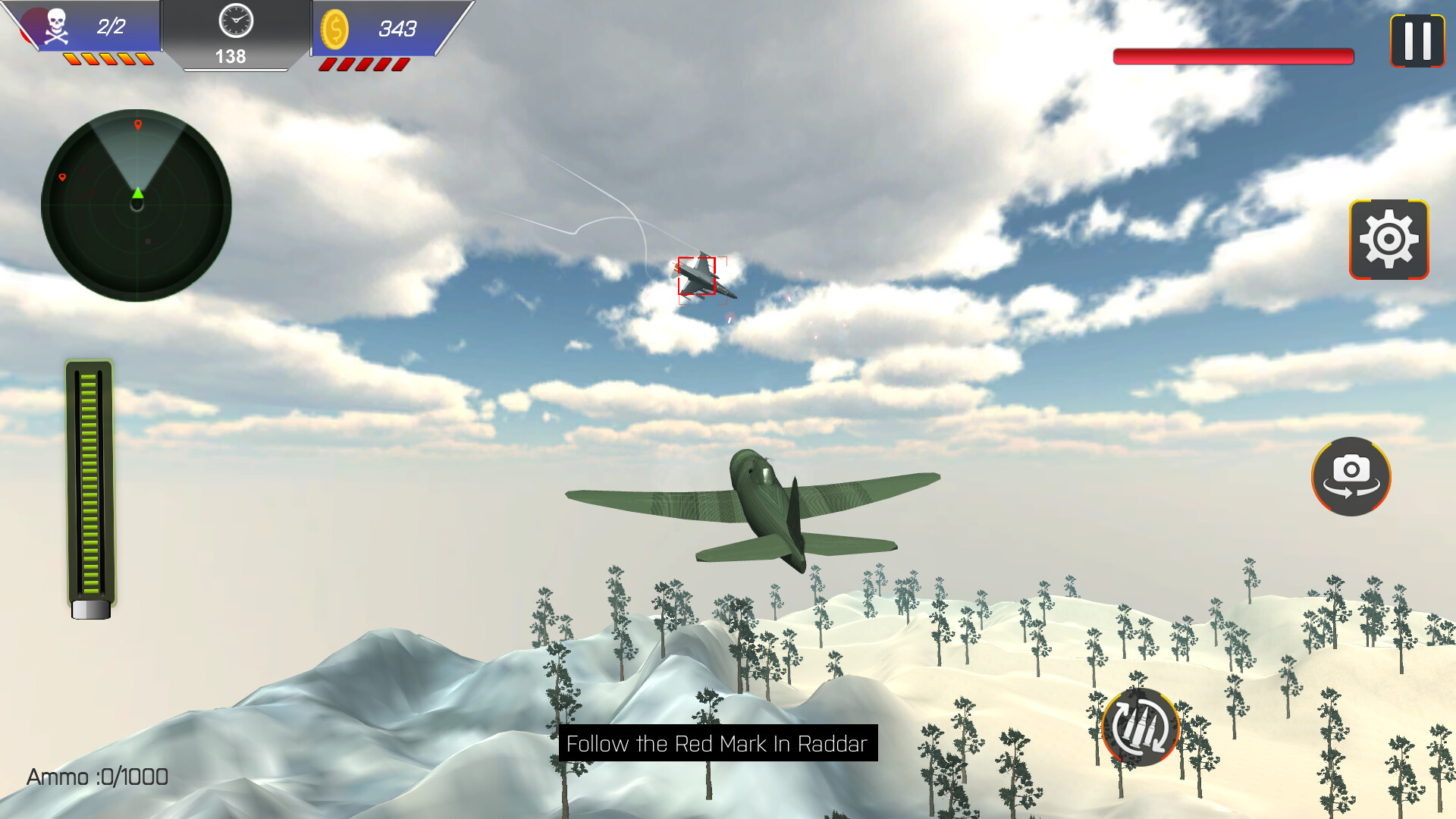
Task: Tap the red segments under coin counter
Action: coord(362,64)
